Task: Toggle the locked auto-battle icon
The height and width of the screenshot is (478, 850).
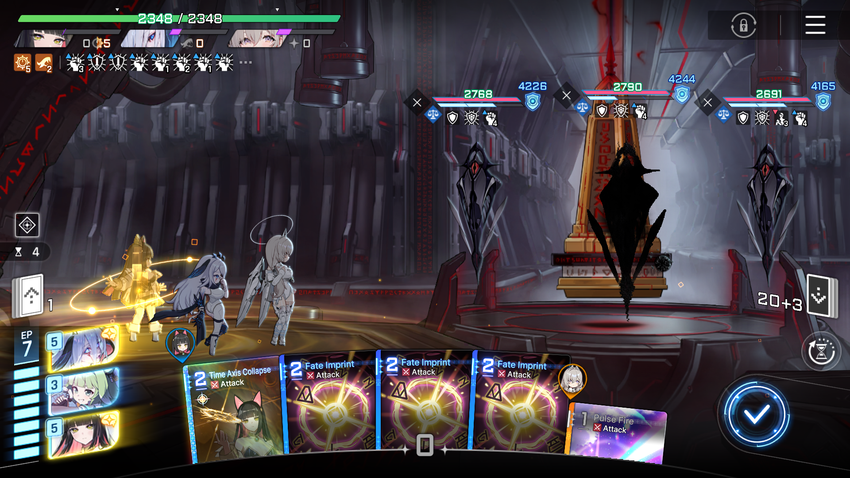Action: 742,25
